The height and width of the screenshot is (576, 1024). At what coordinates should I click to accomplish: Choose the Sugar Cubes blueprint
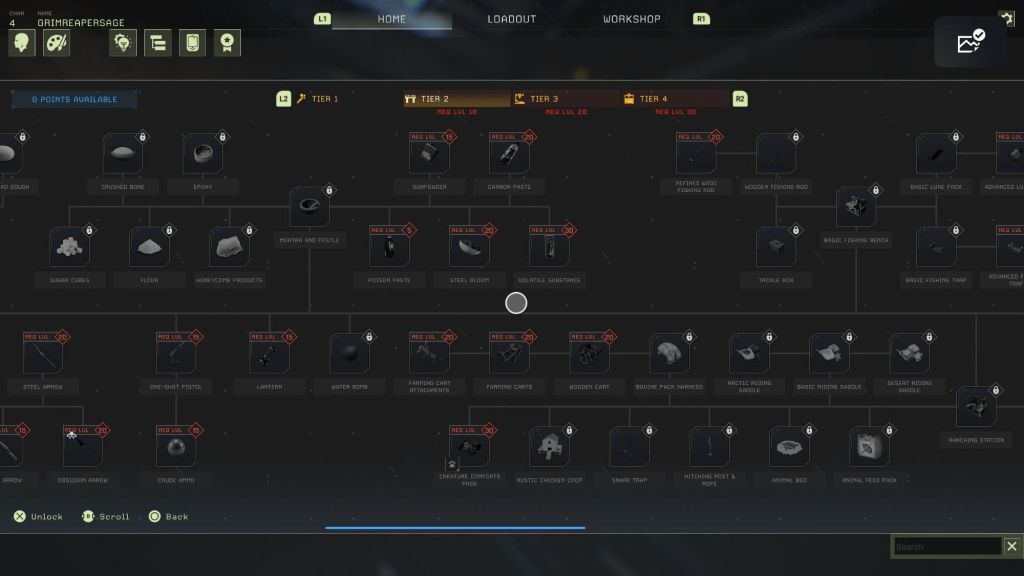click(69, 247)
